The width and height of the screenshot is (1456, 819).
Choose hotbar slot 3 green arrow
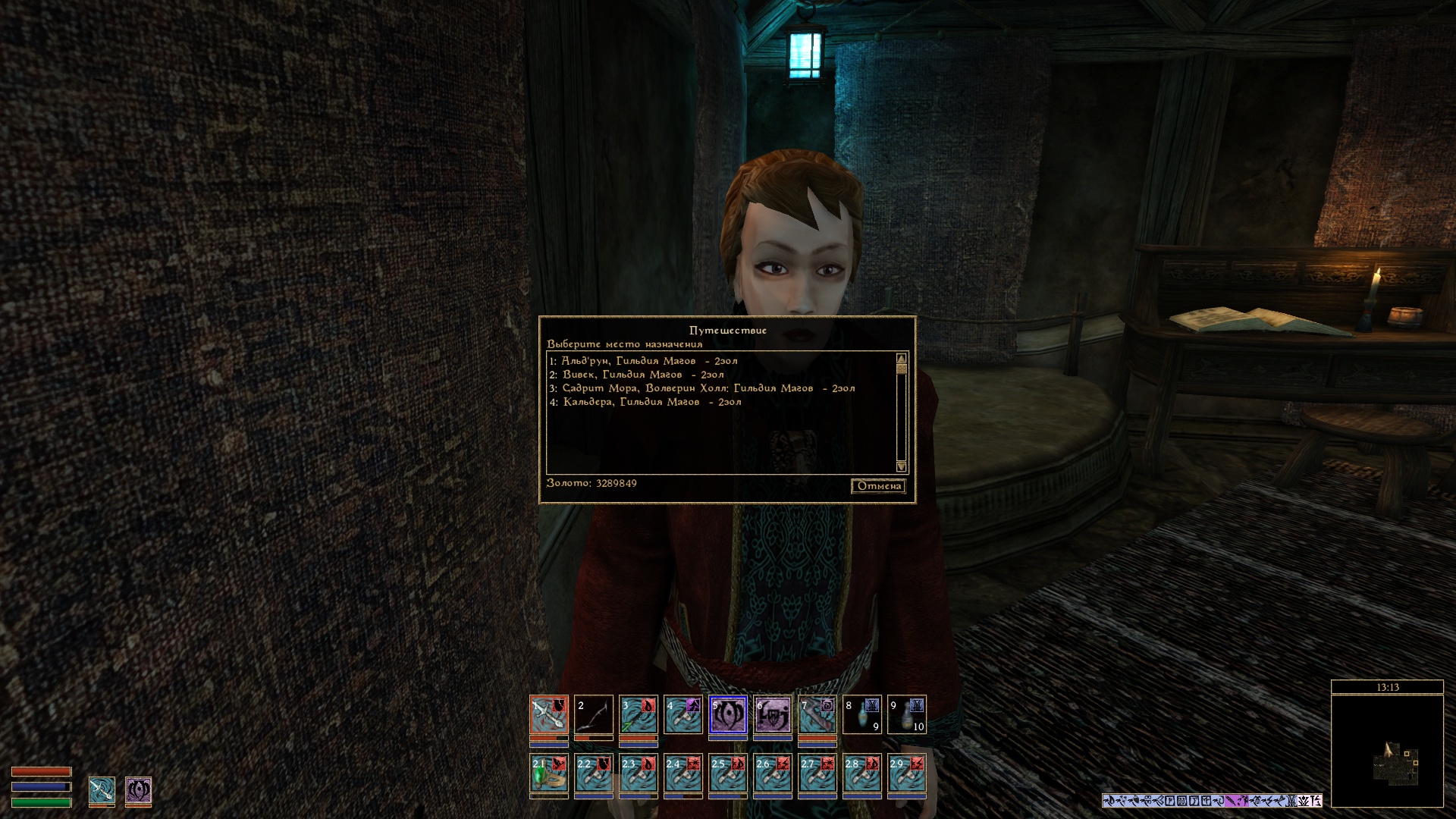coord(639,714)
